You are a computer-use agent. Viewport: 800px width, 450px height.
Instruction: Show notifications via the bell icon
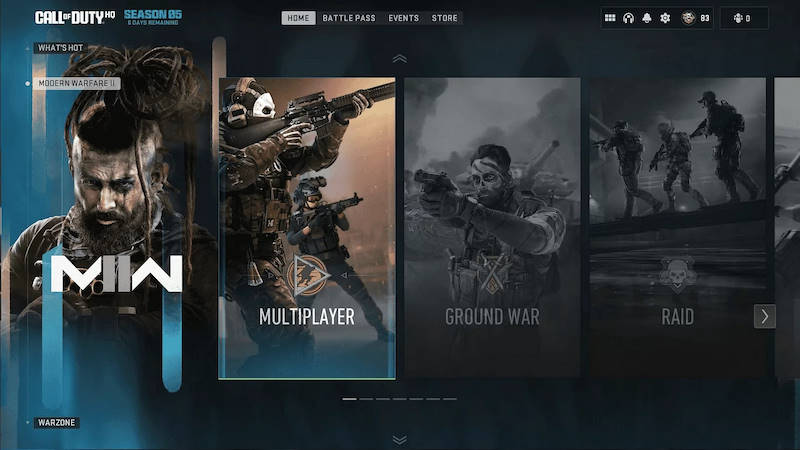click(x=647, y=18)
